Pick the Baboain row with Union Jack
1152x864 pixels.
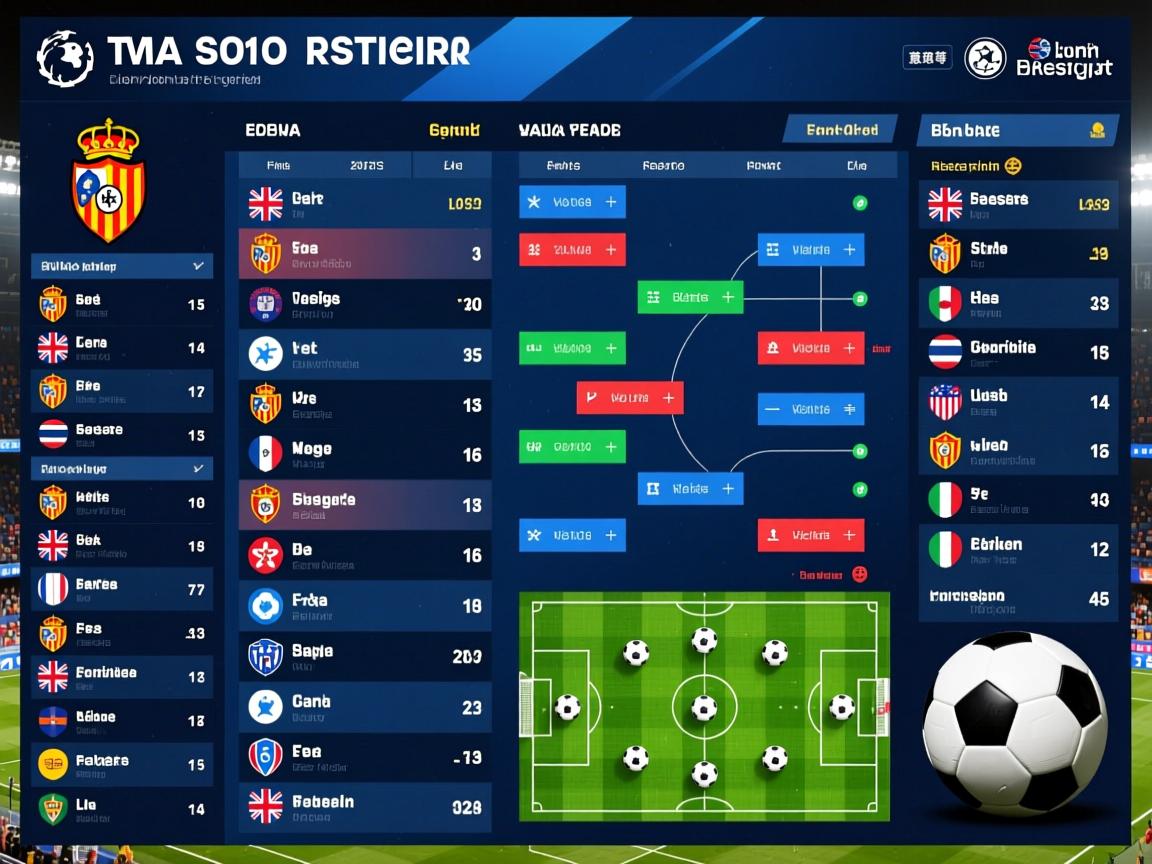pyautogui.click(x=364, y=806)
